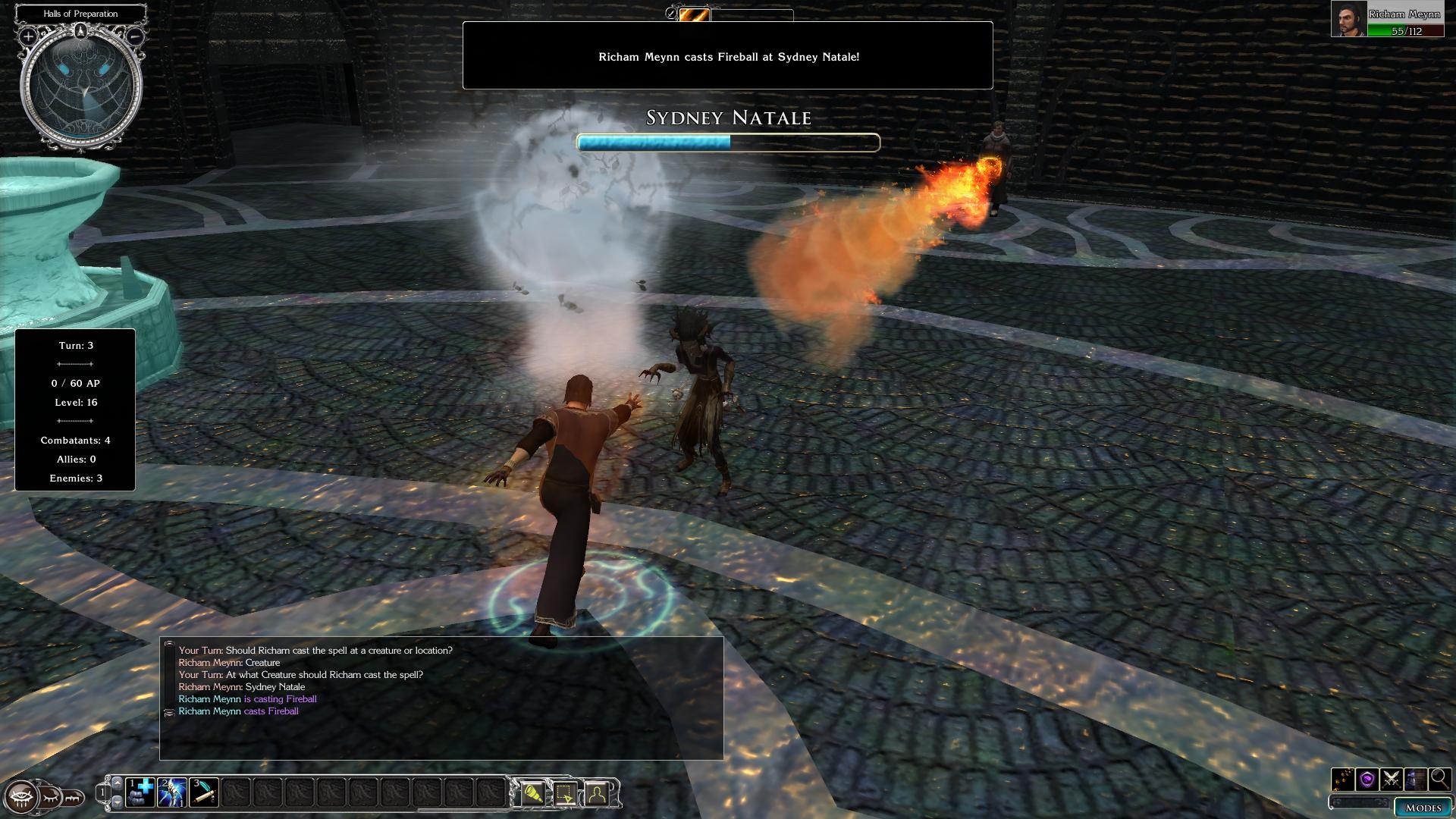The image size is (1456, 819).
Task: Switch hotbar page with the up arrow
Action: point(117,782)
